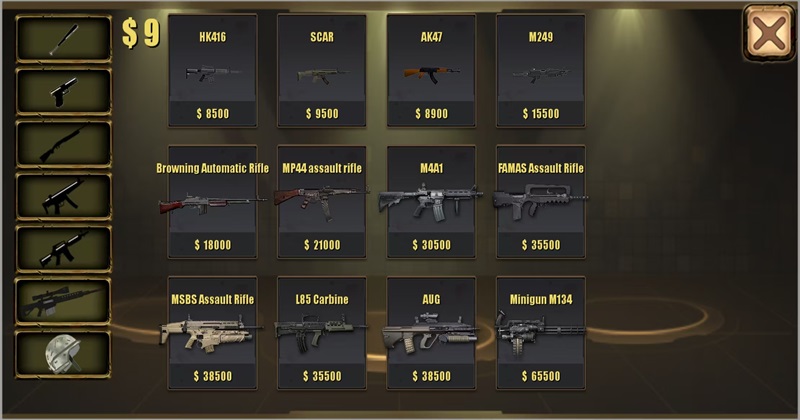Viewport: 800px width, 420px height.
Task: Pick the L85 Carbine card
Action: (x=321, y=334)
